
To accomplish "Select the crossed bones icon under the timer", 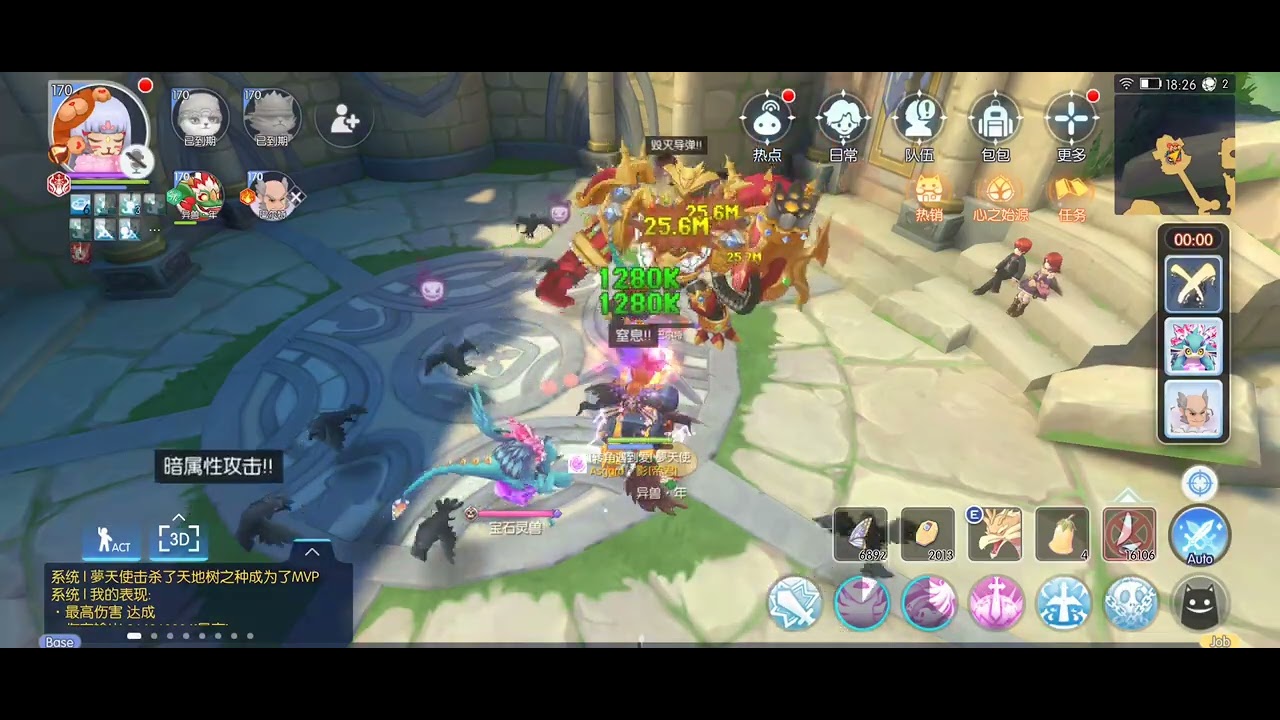I will coord(1193,284).
